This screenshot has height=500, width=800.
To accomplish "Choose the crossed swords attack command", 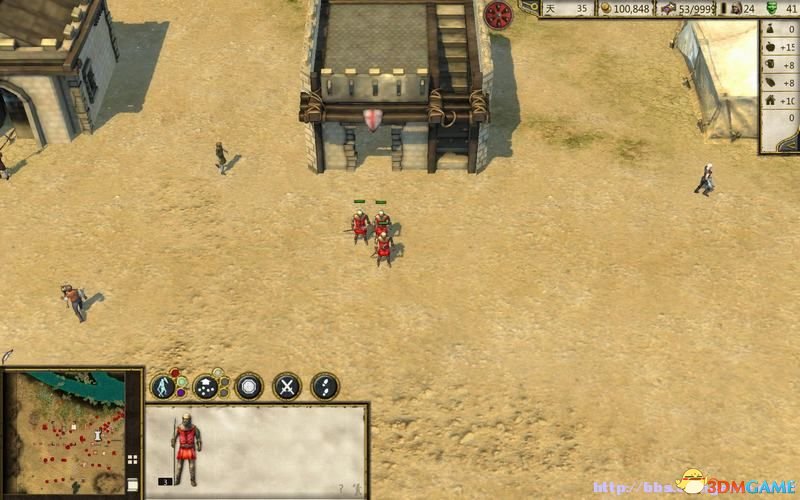I will pos(288,386).
